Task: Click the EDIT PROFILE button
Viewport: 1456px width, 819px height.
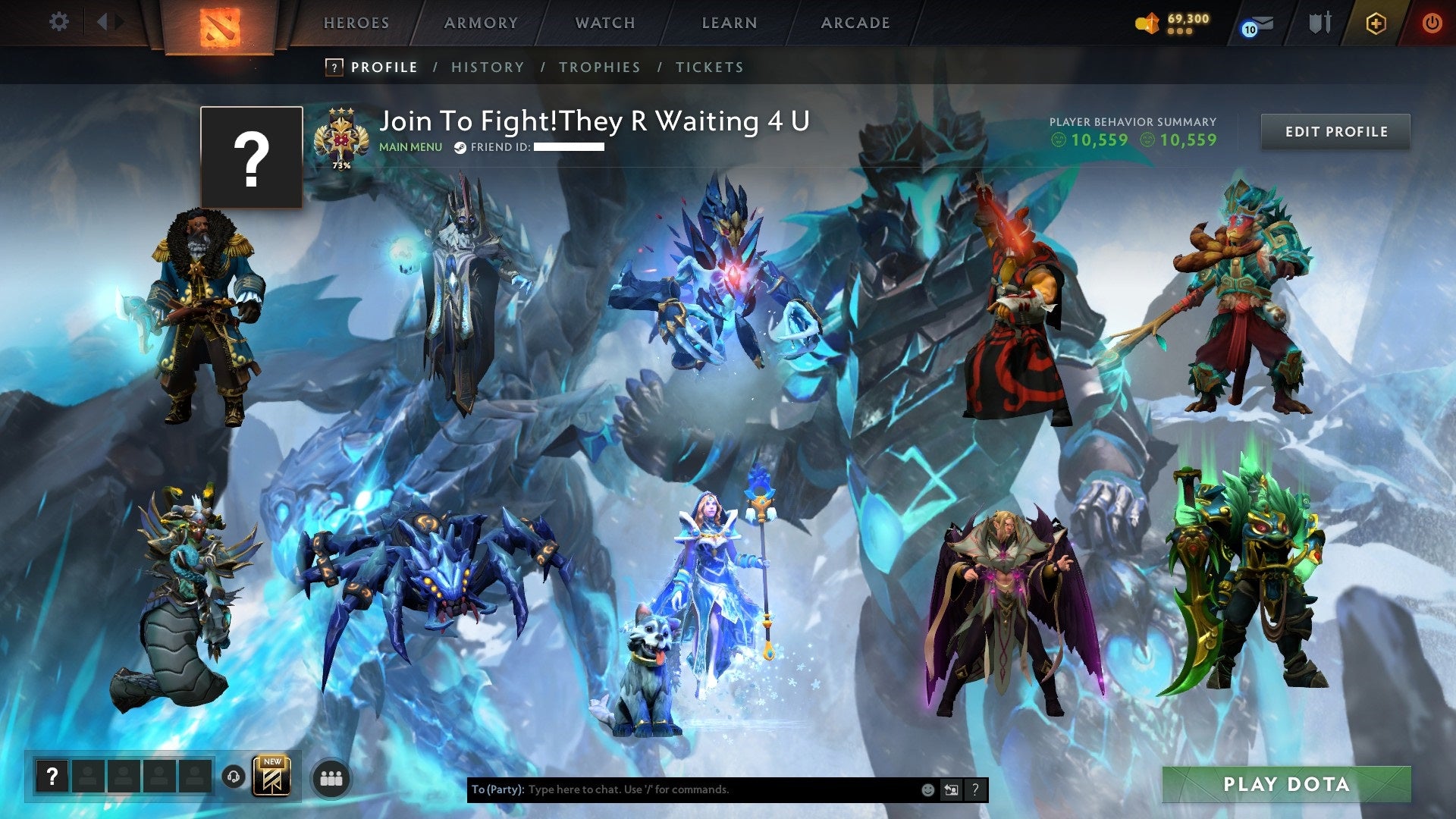Action: click(1336, 131)
